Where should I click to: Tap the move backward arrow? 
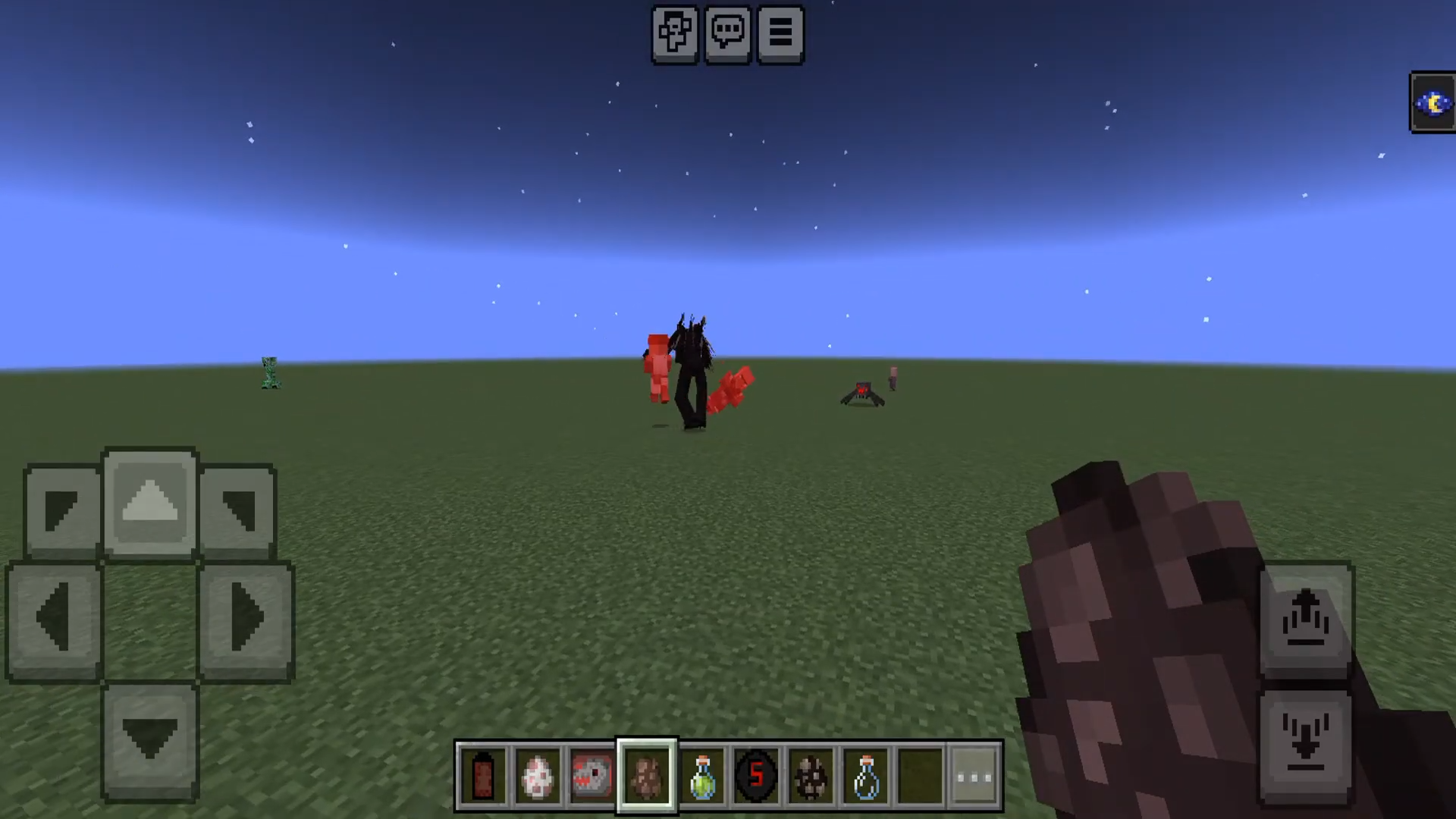[x=150, y=739]
